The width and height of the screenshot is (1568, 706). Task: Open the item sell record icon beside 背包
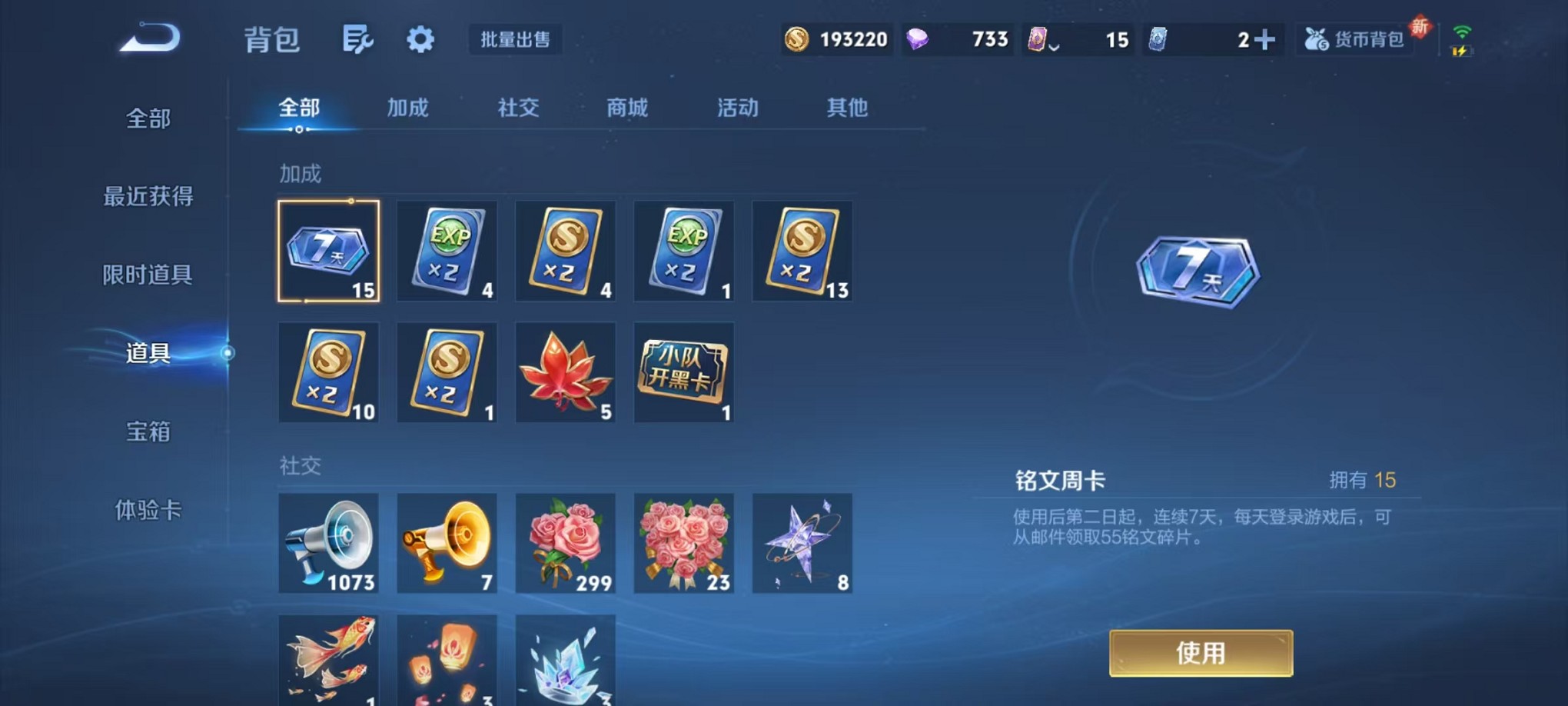(359, 38)
